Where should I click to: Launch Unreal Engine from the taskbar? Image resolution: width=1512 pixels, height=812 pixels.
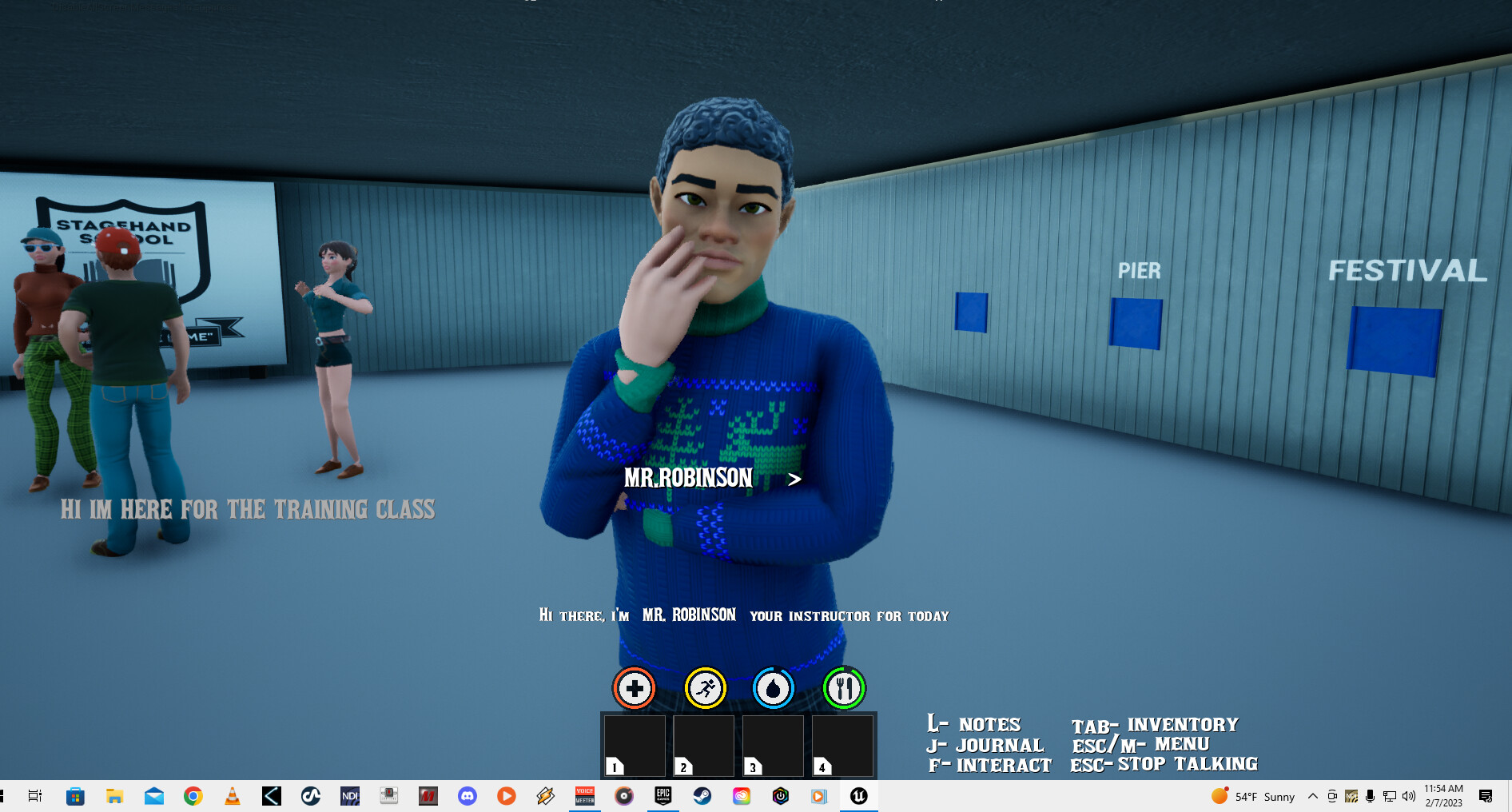tap(857, 796)
